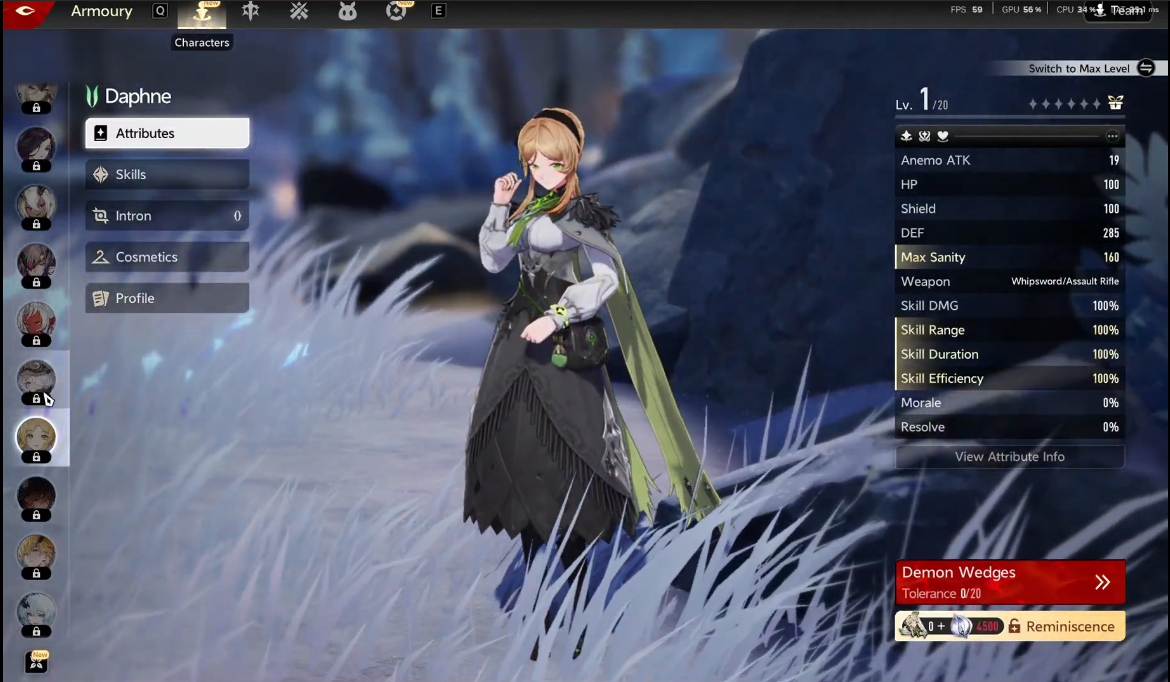Expand the three-dots attribute options button
This screenshot has width=1170, height=682.
(1112, 136)
